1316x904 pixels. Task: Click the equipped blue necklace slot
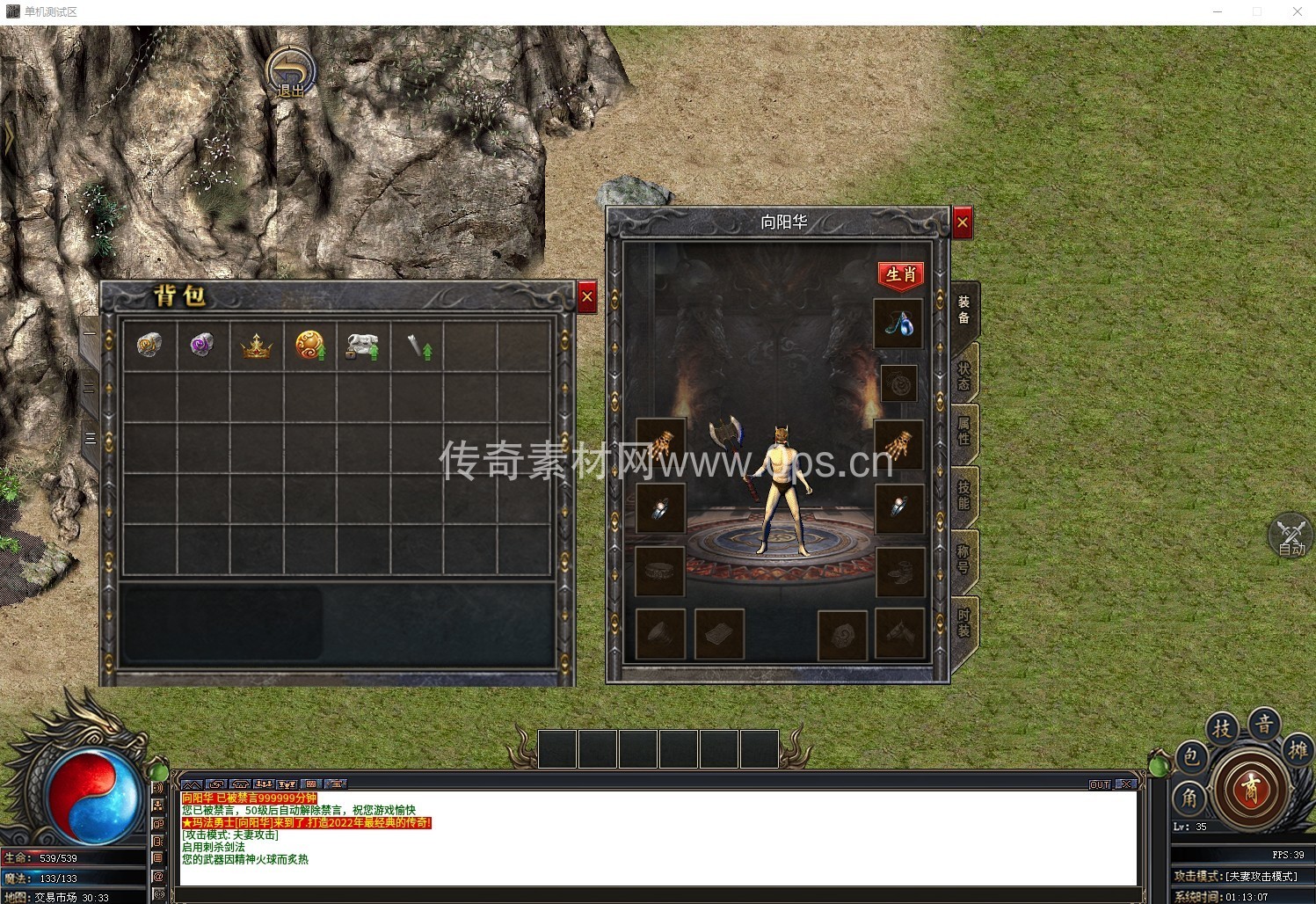[898, 324]
